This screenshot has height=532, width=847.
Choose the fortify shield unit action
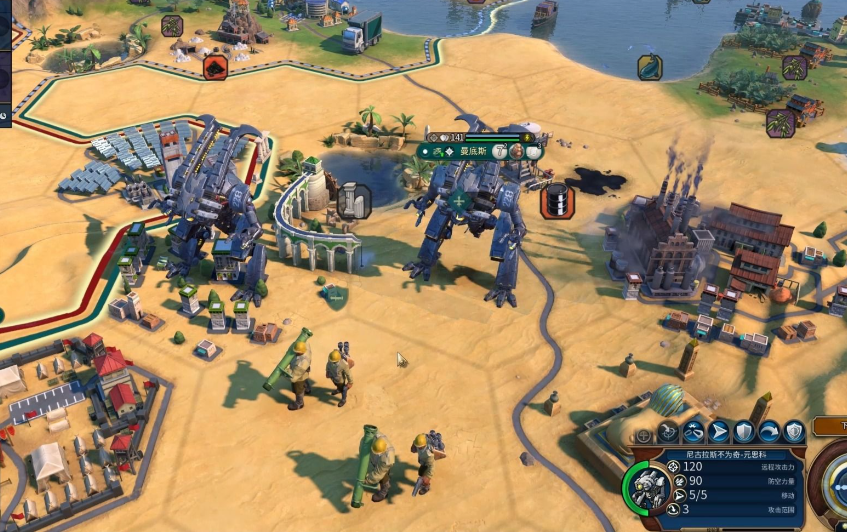pyautogui.click(x=743, y=432)
